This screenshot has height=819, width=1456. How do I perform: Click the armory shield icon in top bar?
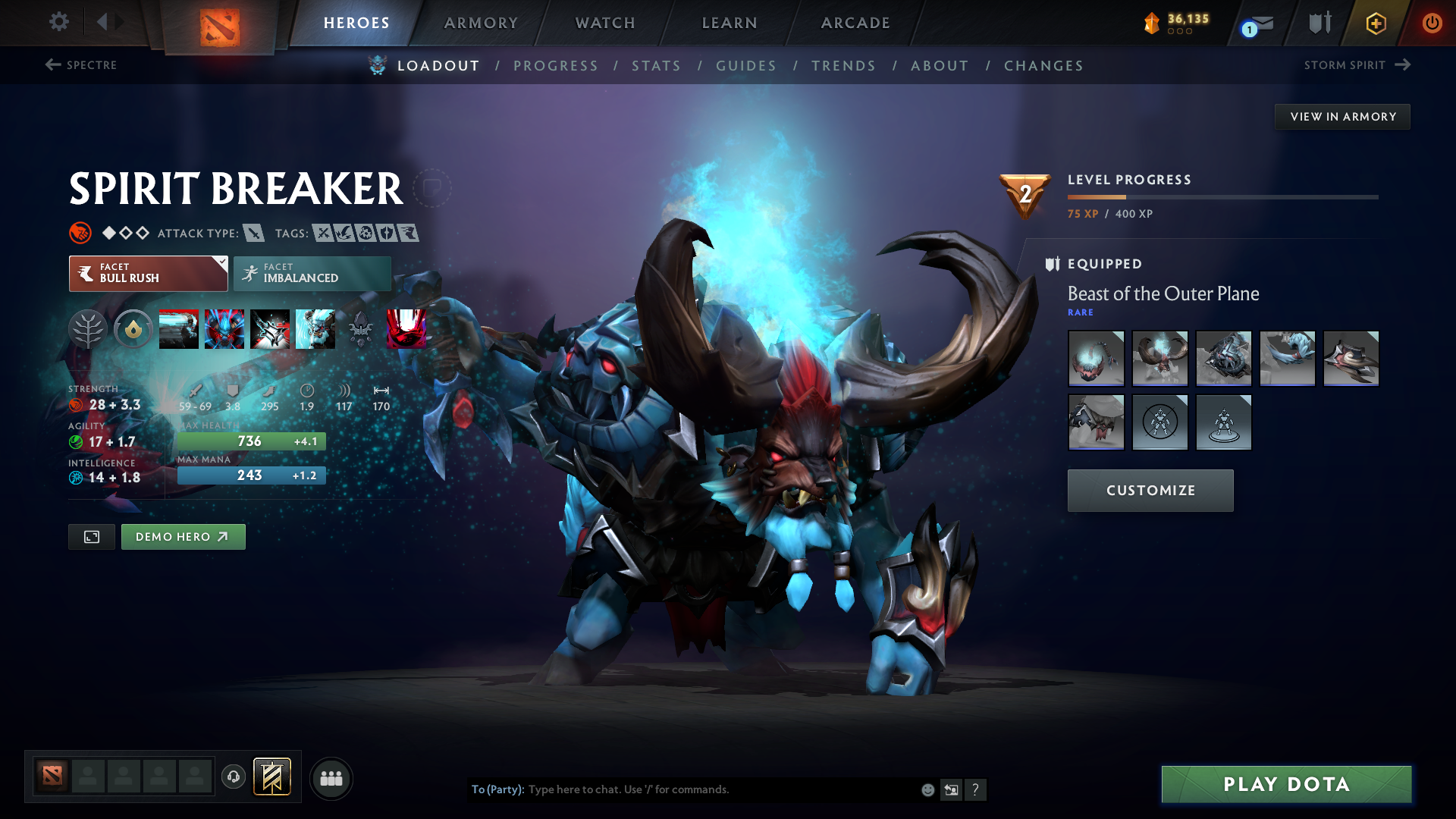tap(1319, 23)
